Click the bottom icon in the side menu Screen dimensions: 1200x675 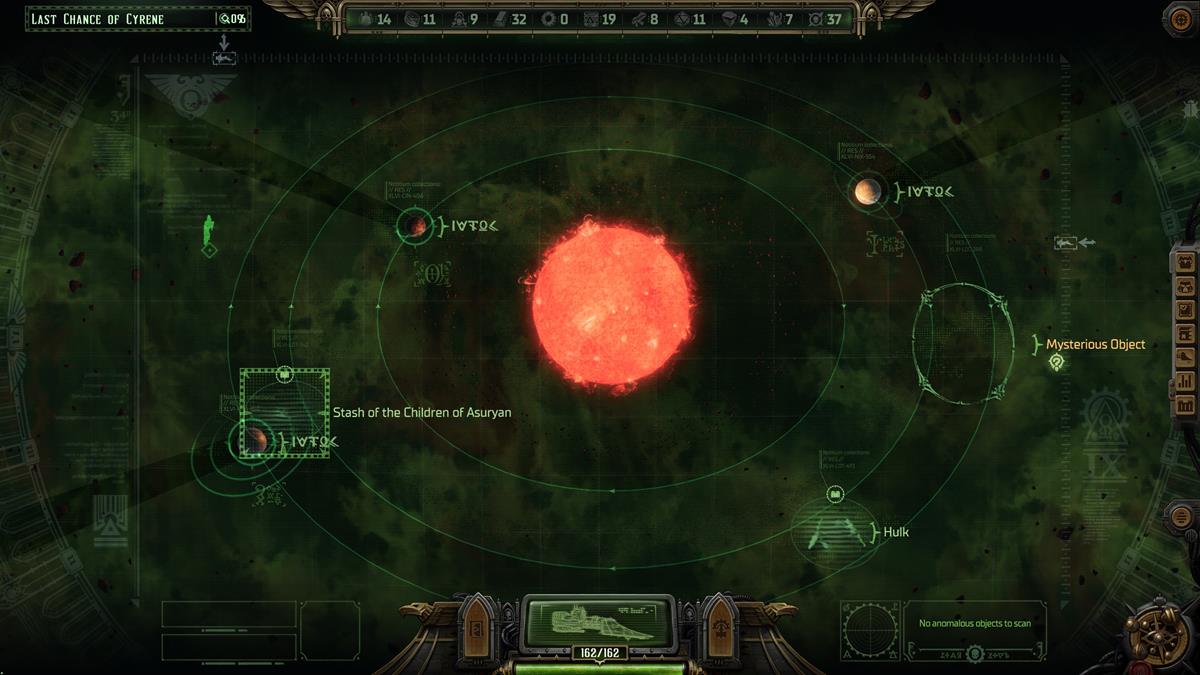(x=1185, y=405)
